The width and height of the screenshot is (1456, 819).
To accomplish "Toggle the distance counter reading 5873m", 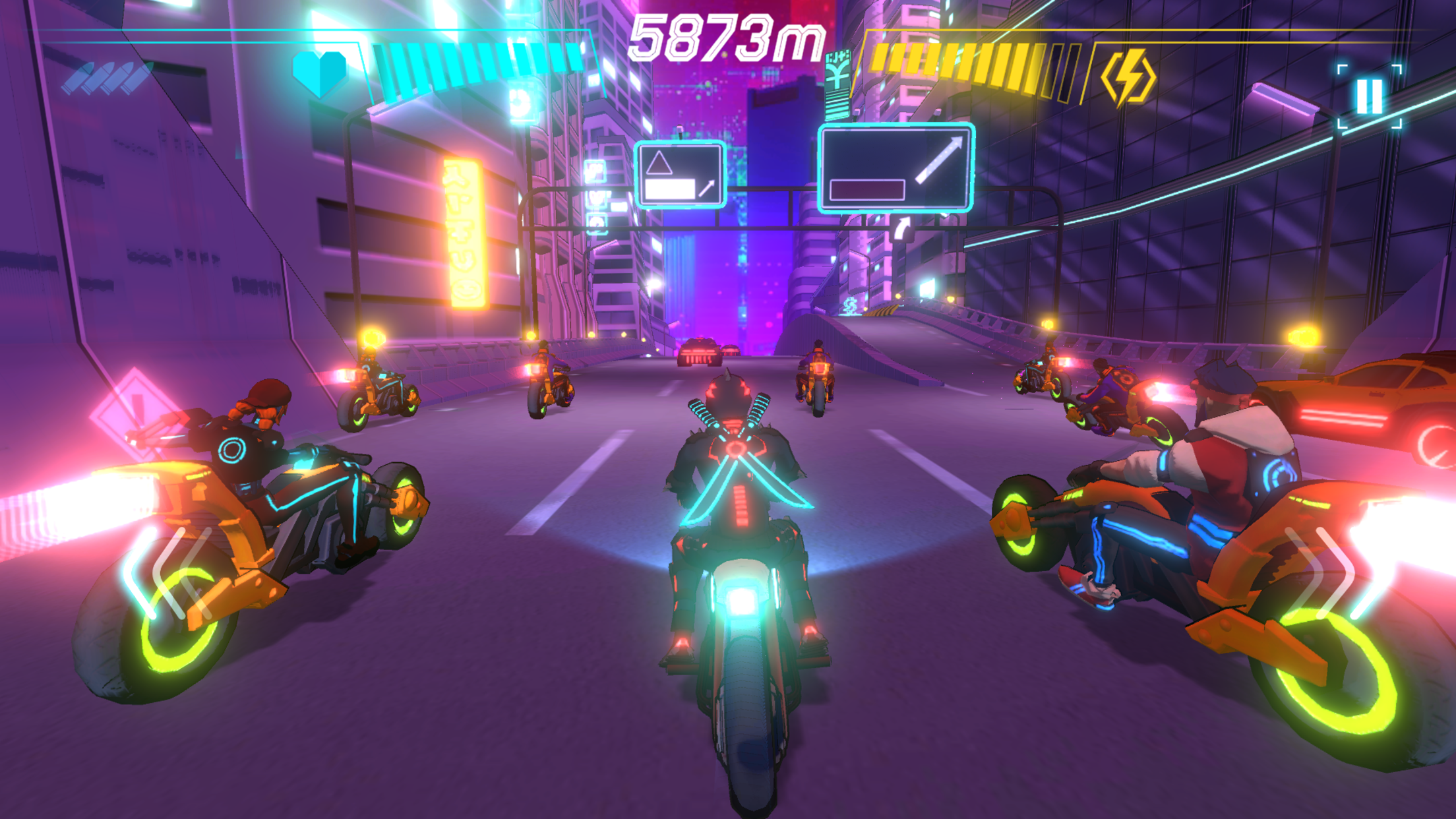I will (725, 36).
